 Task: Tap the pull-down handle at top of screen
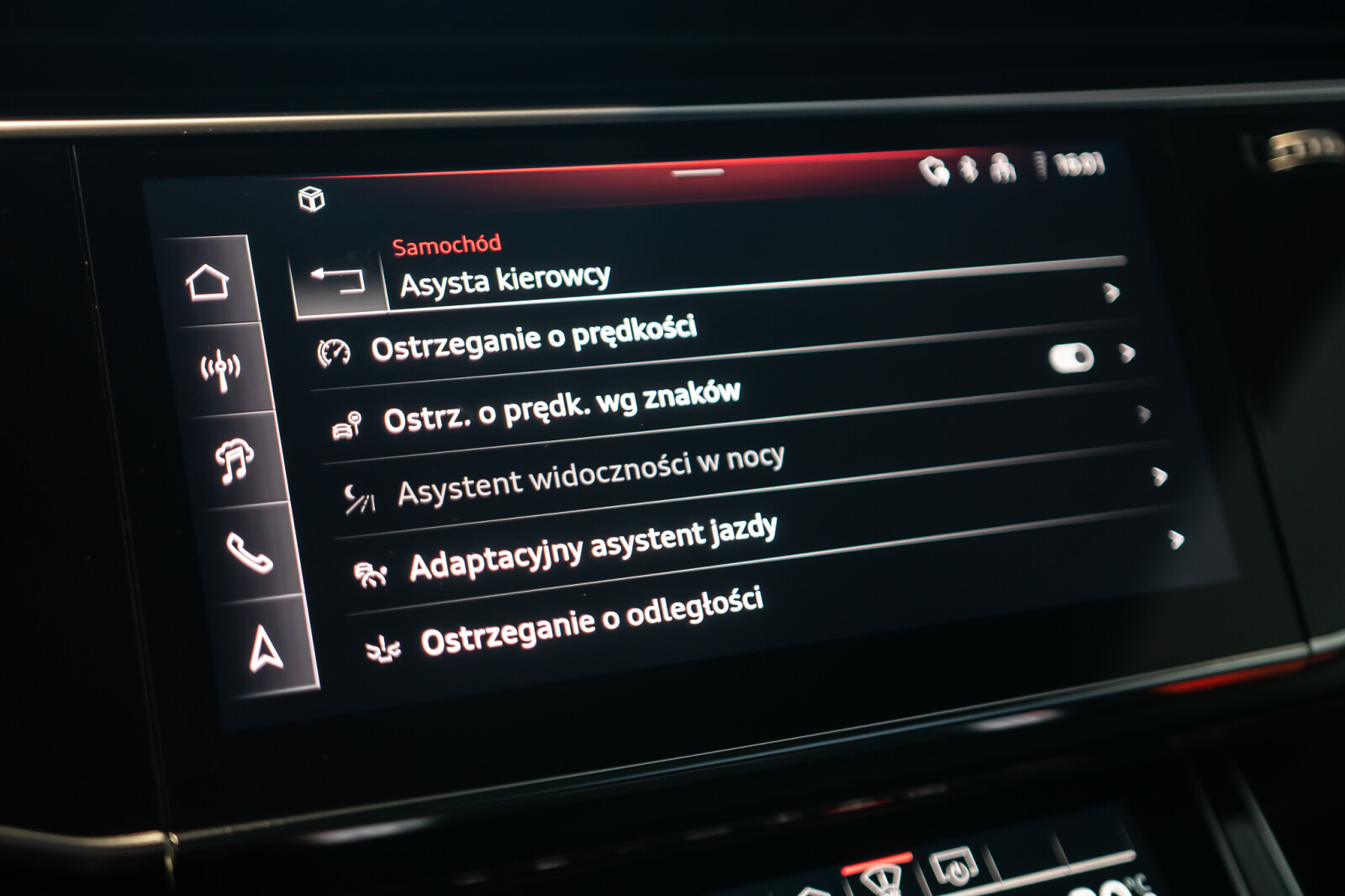tap(697, 173)
